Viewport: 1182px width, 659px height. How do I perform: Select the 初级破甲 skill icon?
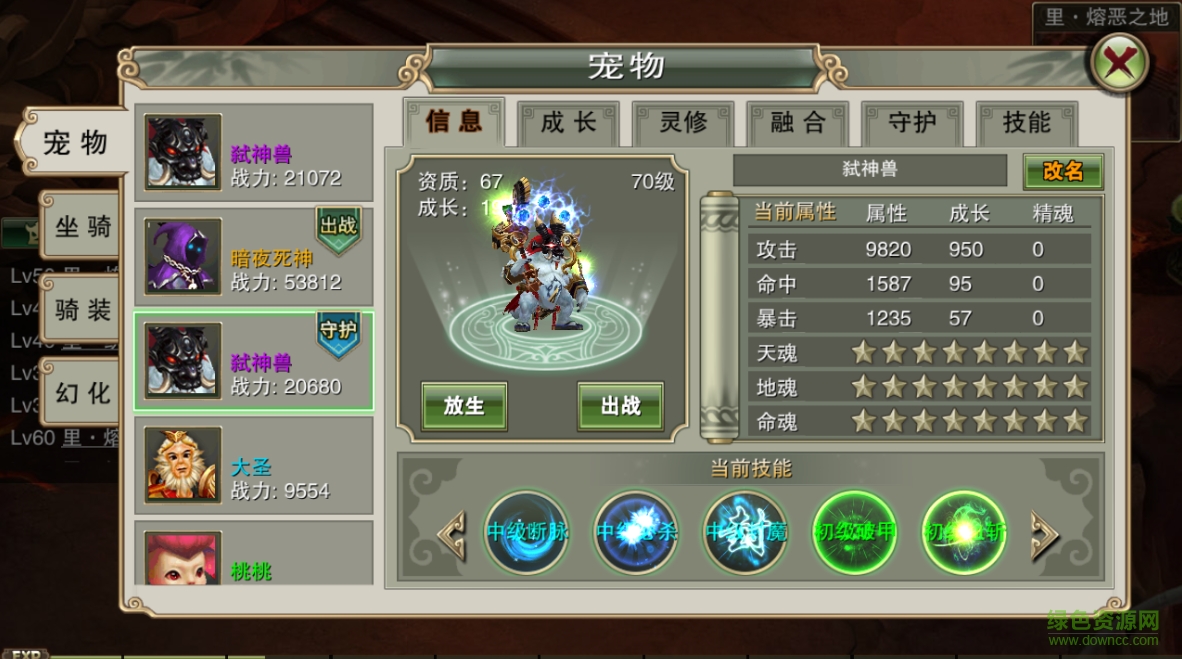855,532
